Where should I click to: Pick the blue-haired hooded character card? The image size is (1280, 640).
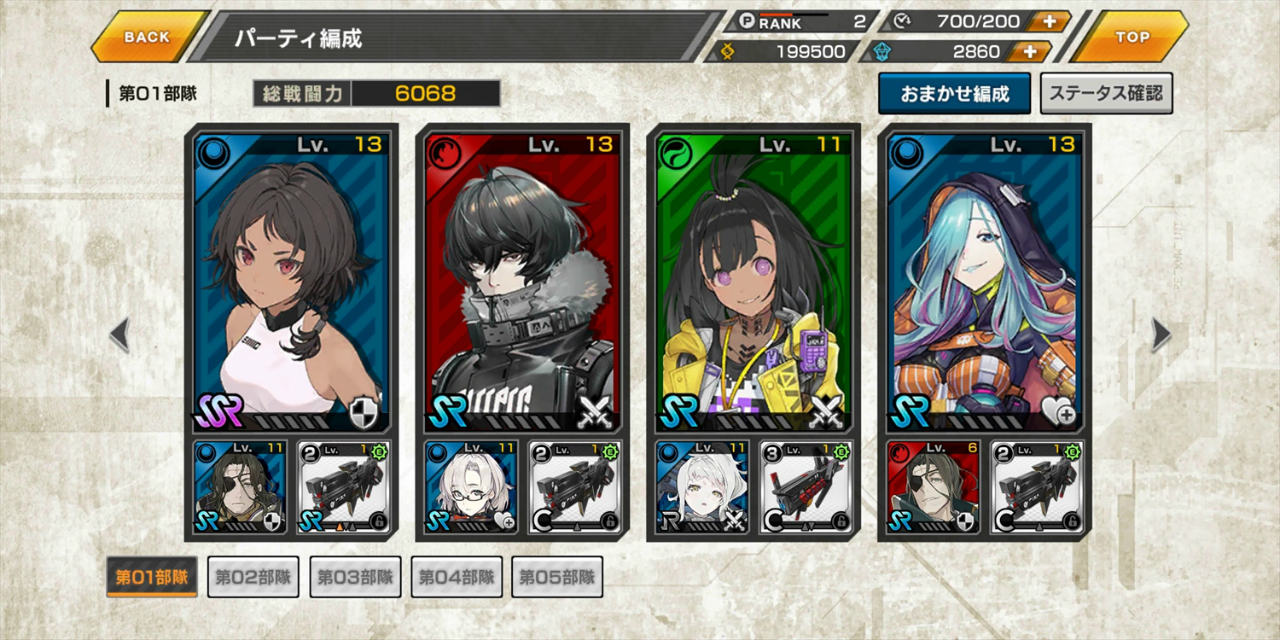(x=984, y=280)
